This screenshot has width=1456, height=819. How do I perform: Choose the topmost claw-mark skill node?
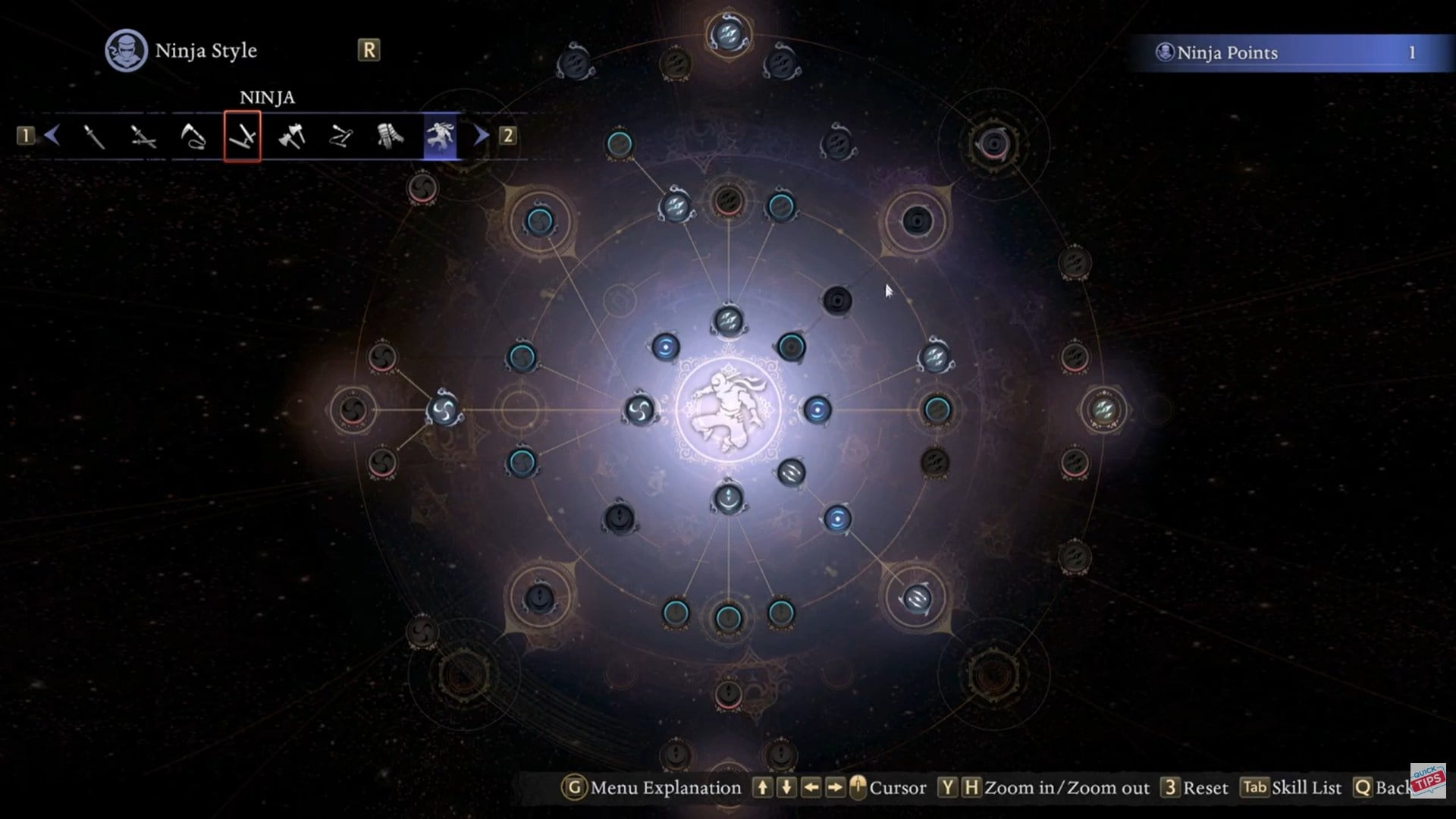click(728, 34)
